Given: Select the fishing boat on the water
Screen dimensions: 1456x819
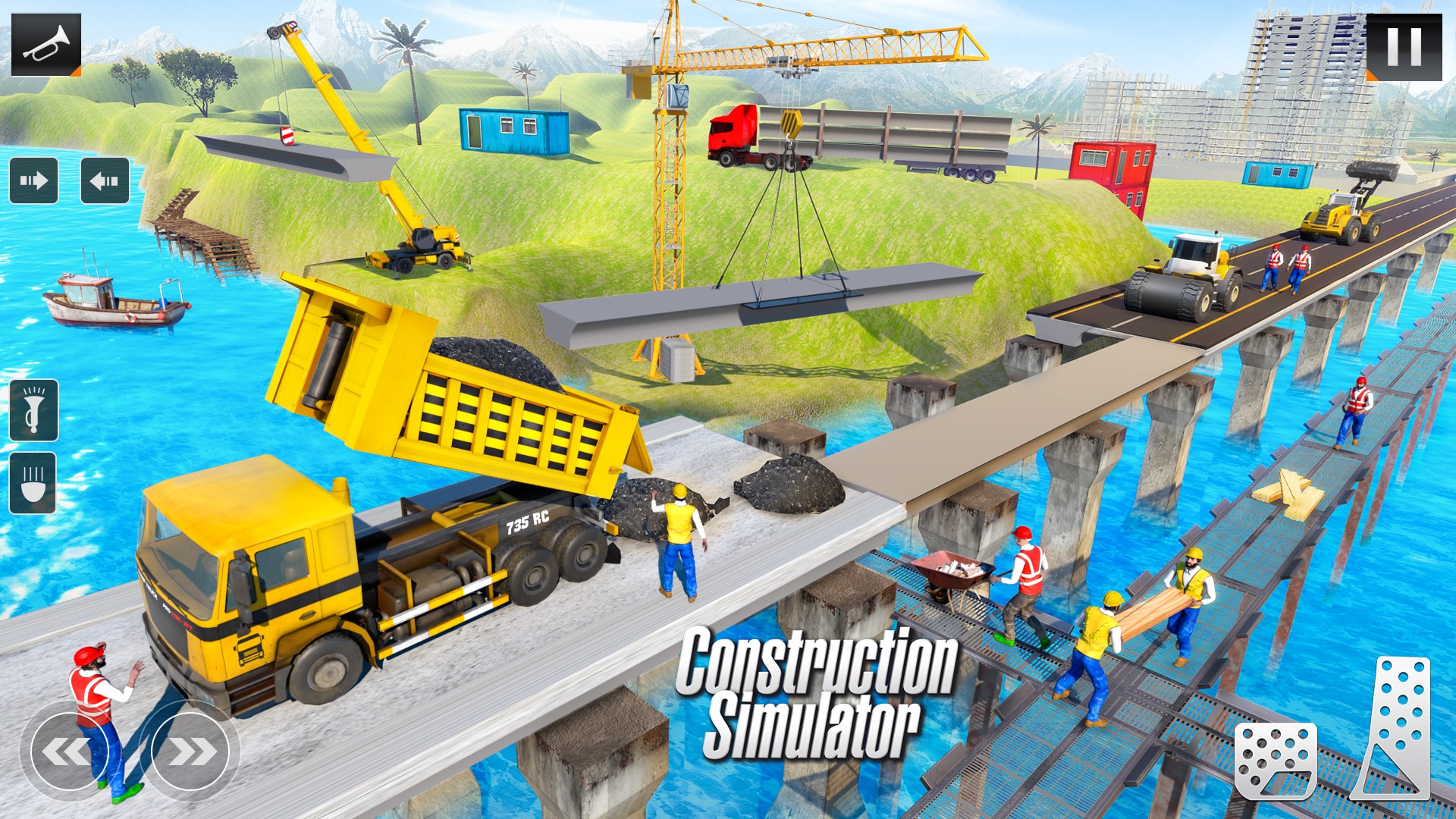Looking at the screenshot, I should click(114, 303).
